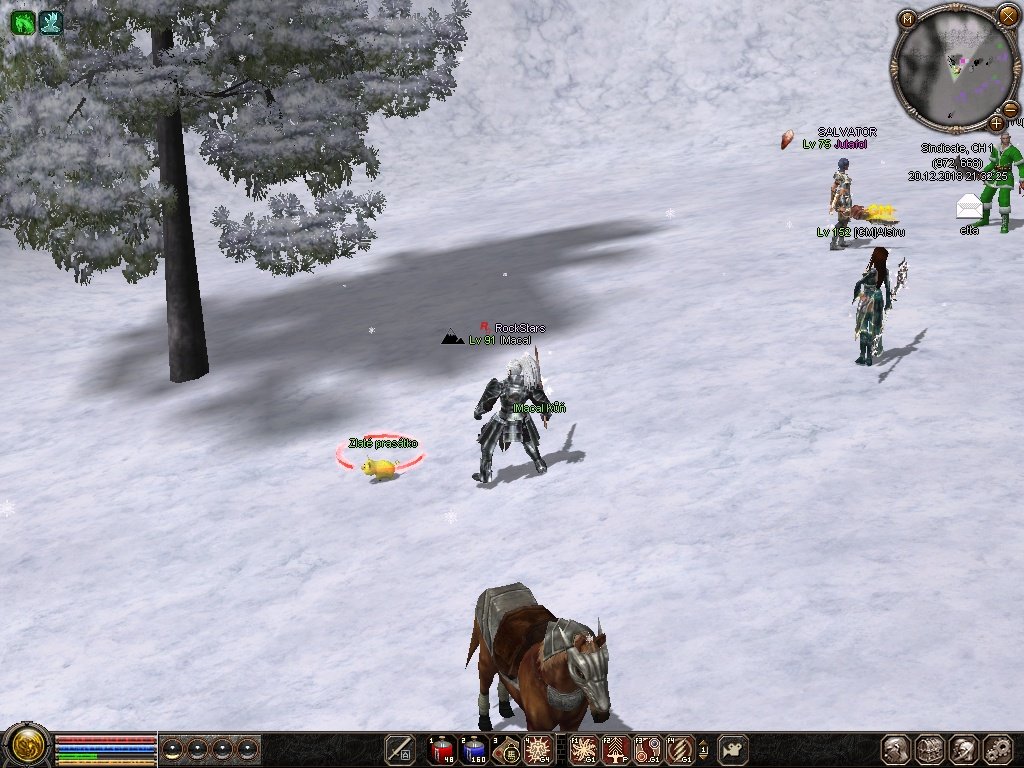Open the system options gear icon
The image size is (1024, 768).
[998, 749]
